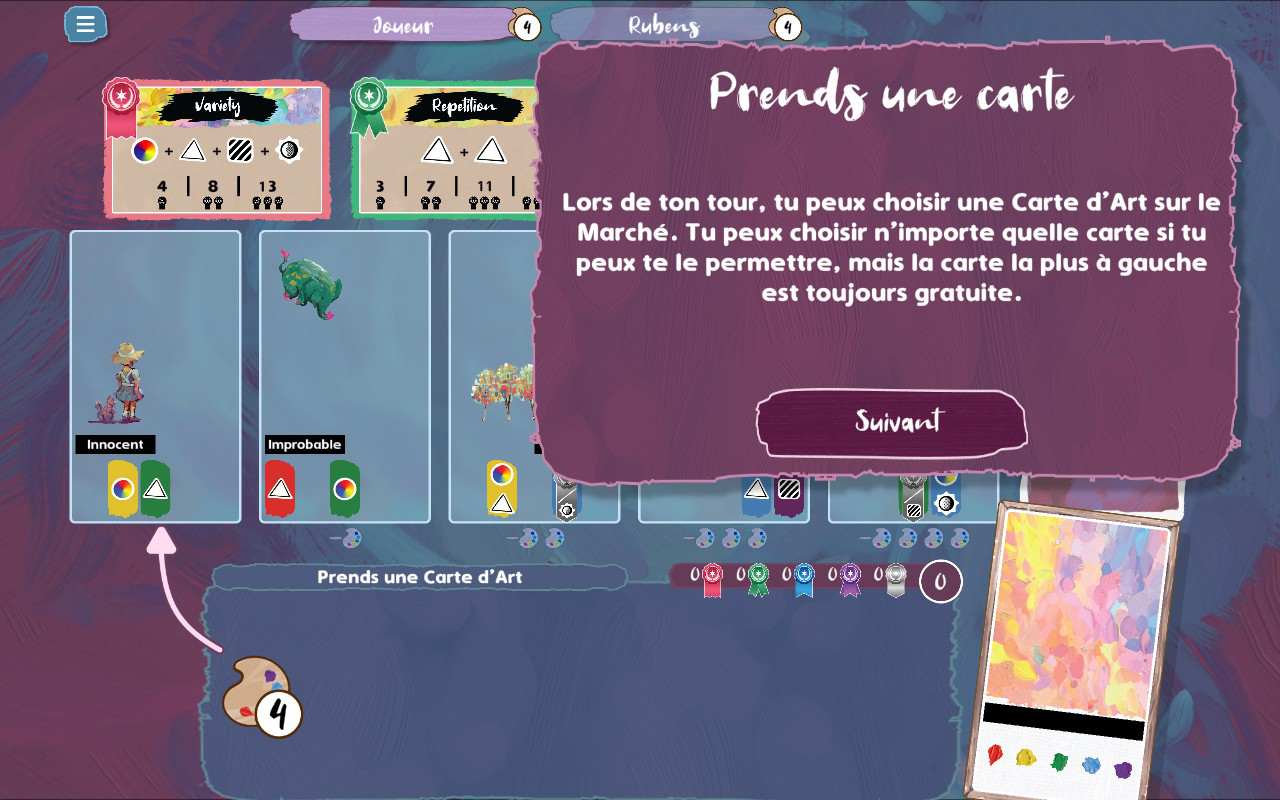Screen dimensions: 1280x800
Task: Open the hamburger menu
Action: coord(85,24)
